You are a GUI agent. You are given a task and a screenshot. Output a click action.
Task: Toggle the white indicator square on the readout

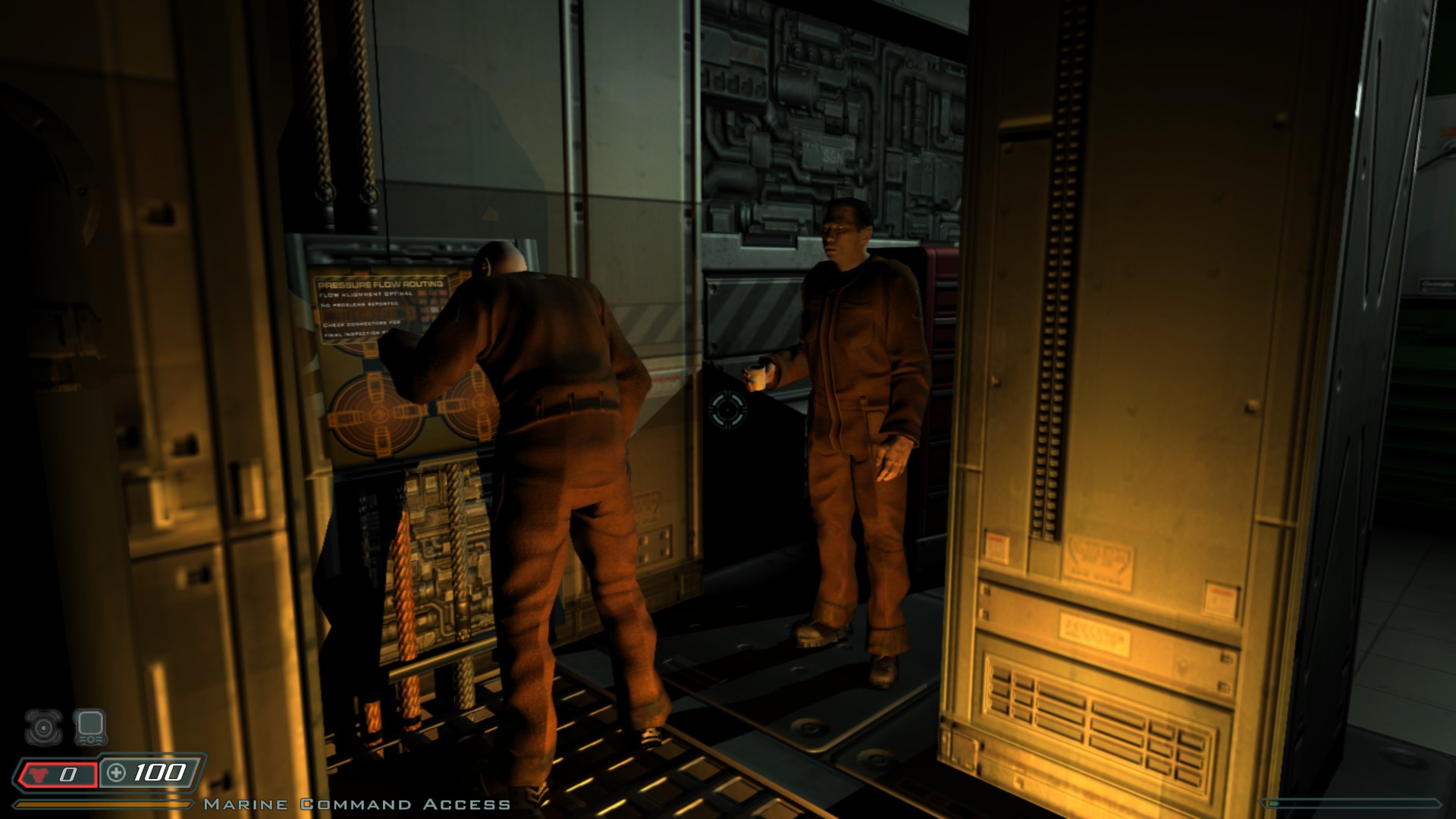[x=433, y=310]
